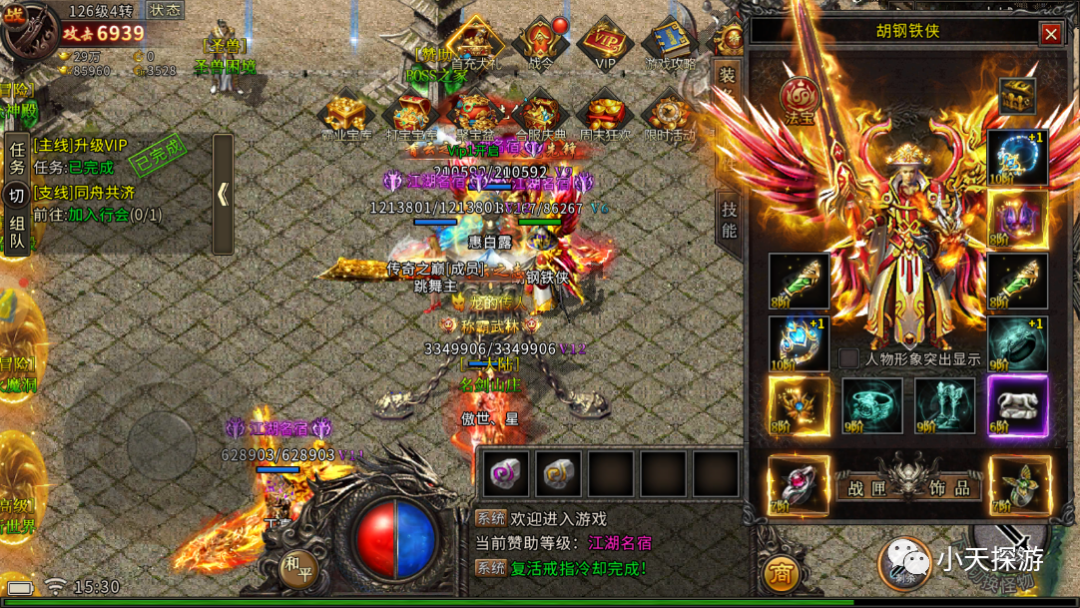
Task: Open the 霸业宝库 treasury icon
Action: click(x=347, y=114)
